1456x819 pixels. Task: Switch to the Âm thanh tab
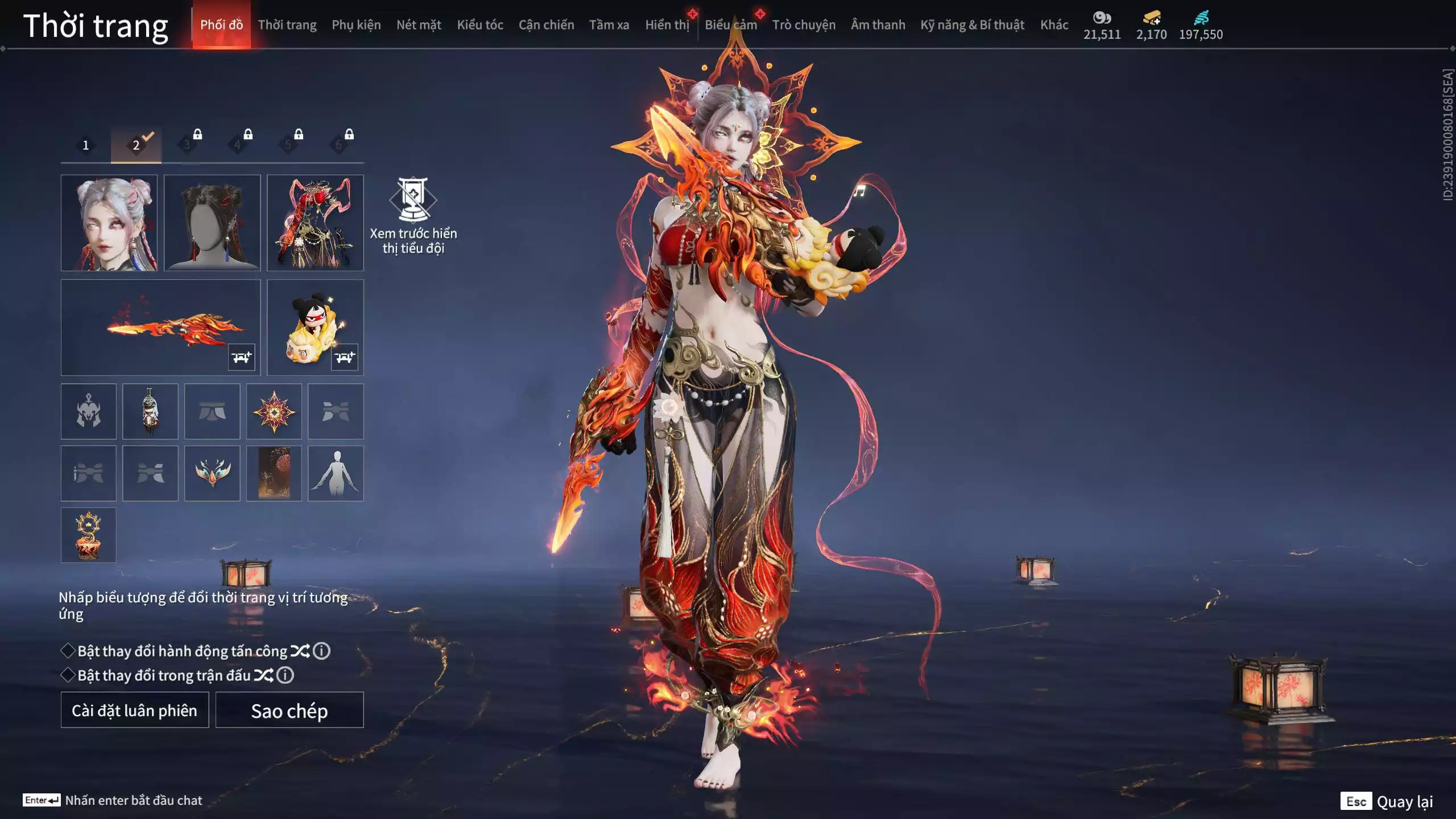878,25
